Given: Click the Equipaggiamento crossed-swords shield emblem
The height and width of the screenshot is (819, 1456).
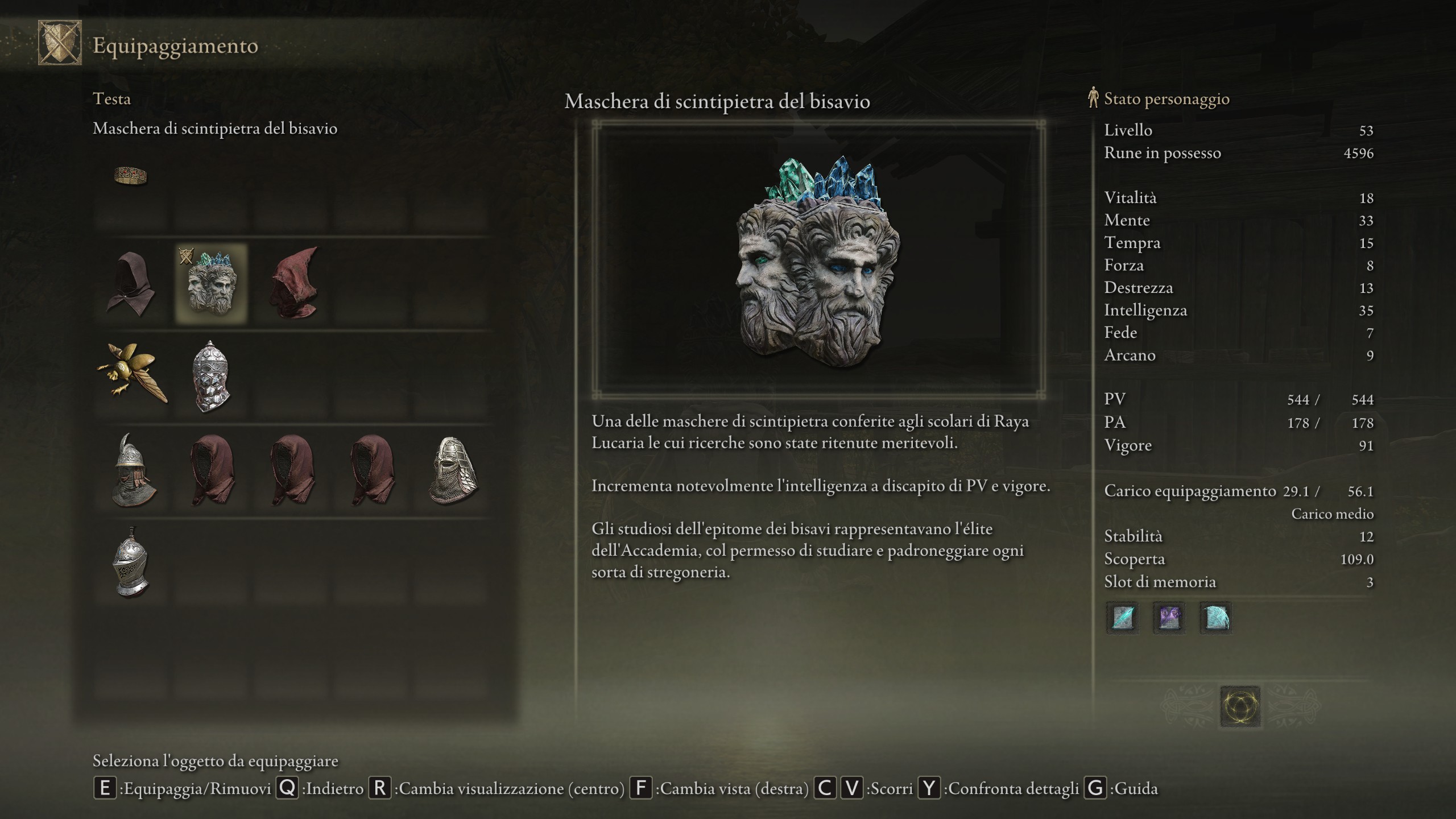Looking at the screenshot, I should 60,43.
